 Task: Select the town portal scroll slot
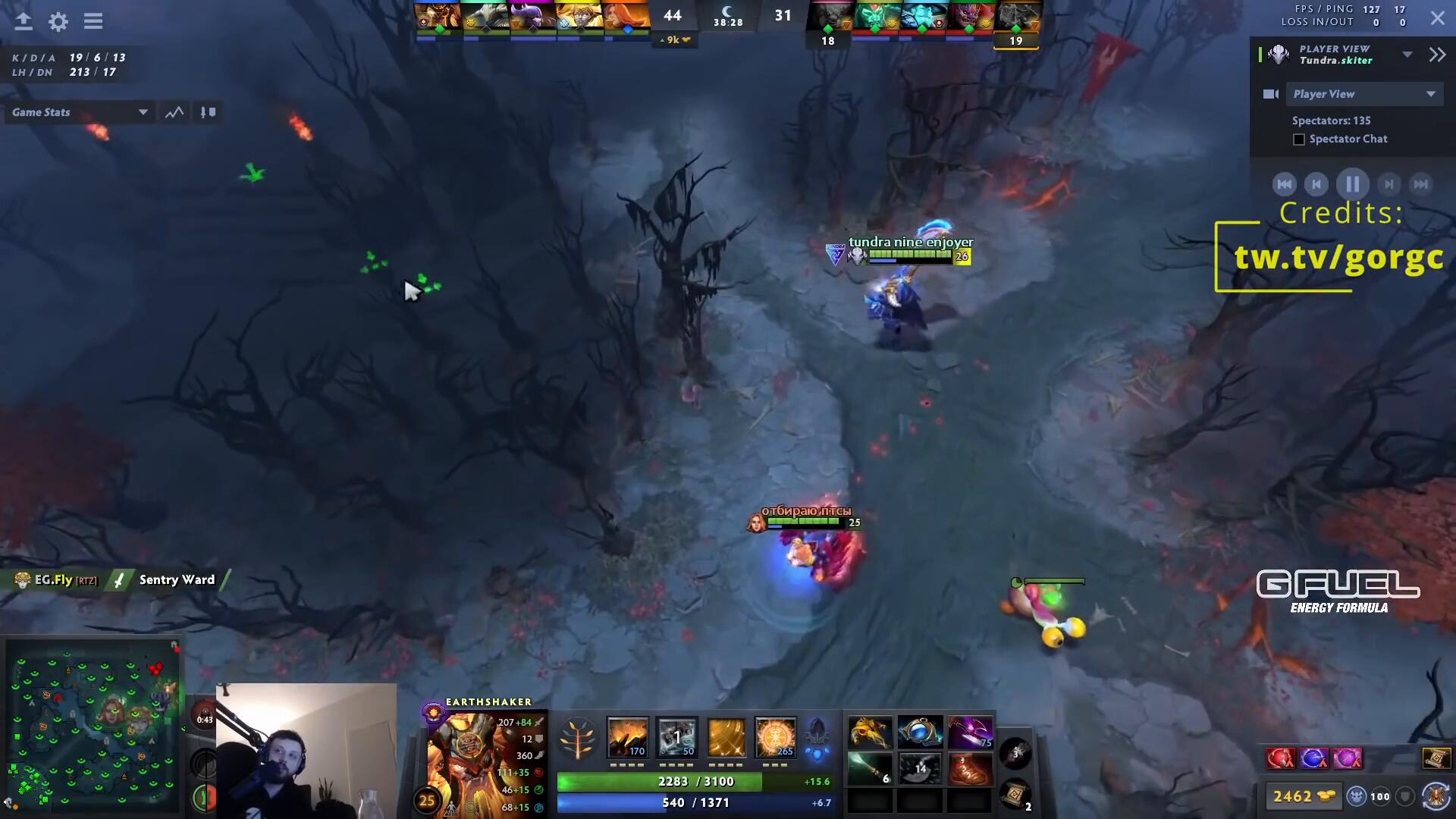tap(1015, 795)
